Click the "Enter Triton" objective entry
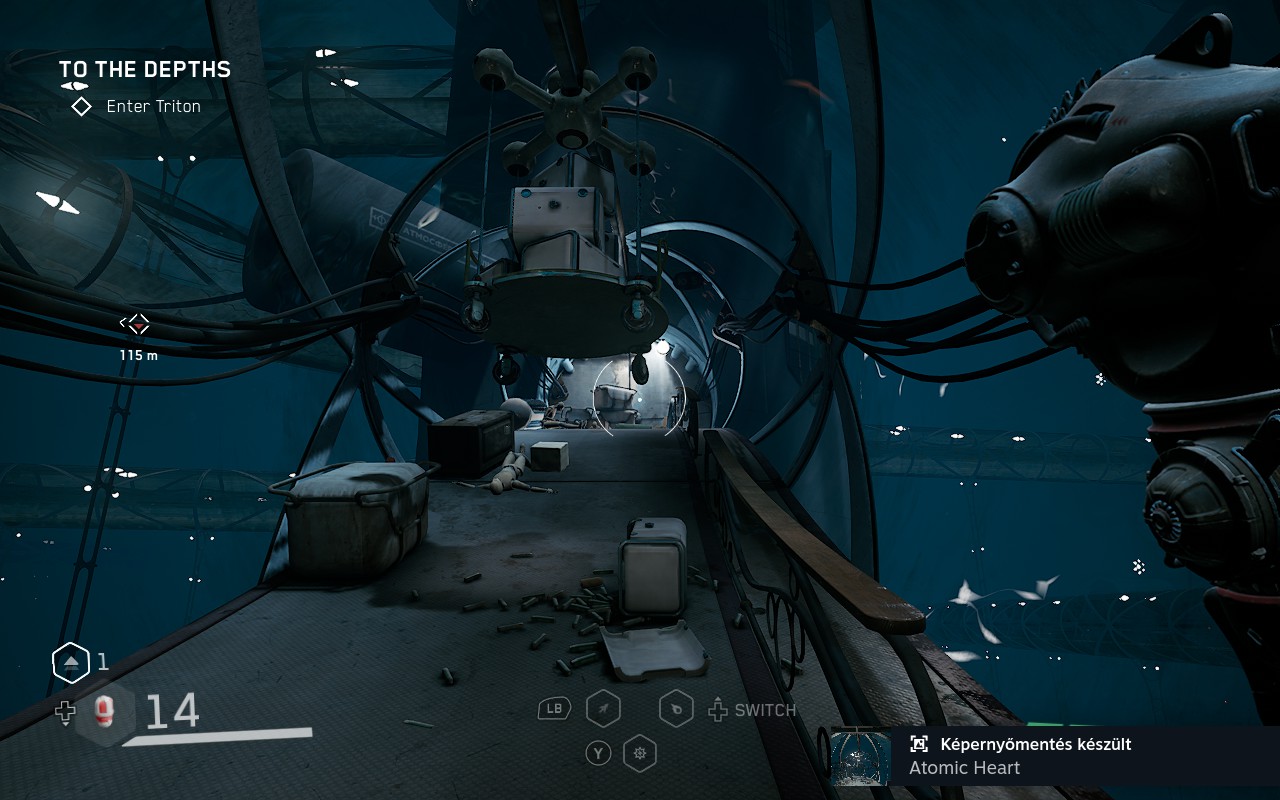 (153, 106)
